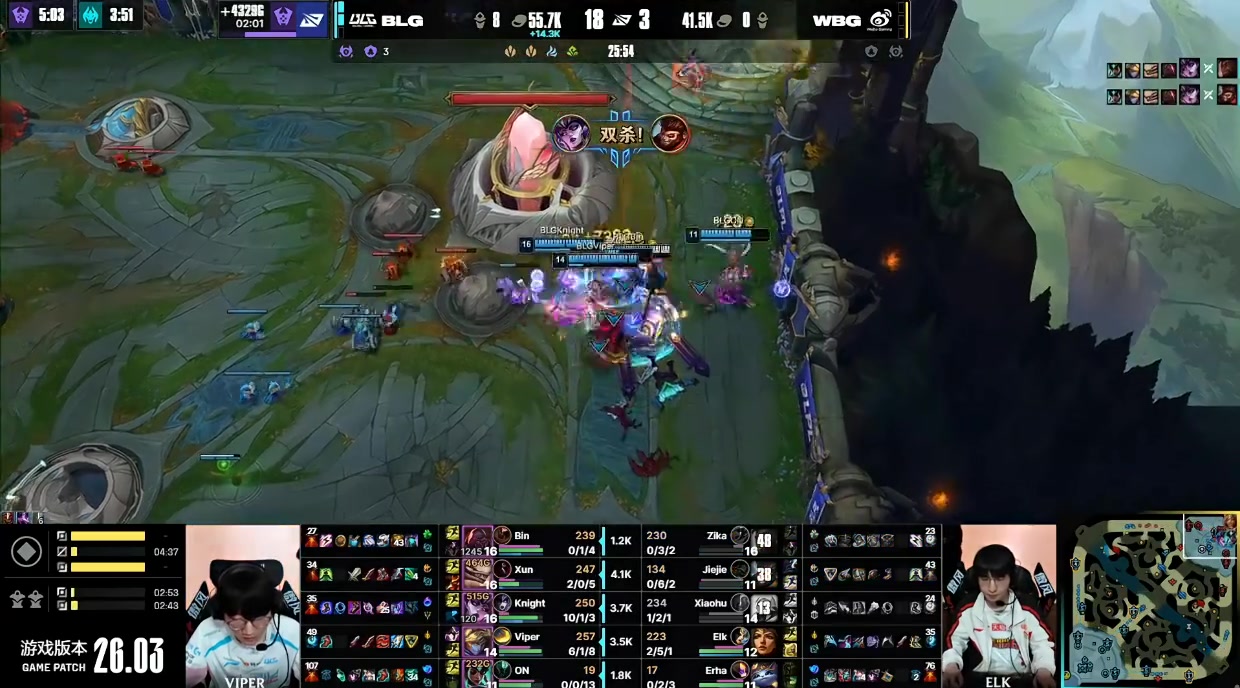Click Elk's champion portrait on scoreboard
Image resolution: width=1240 pixels, height=688 pixels.
click(765, 641)
